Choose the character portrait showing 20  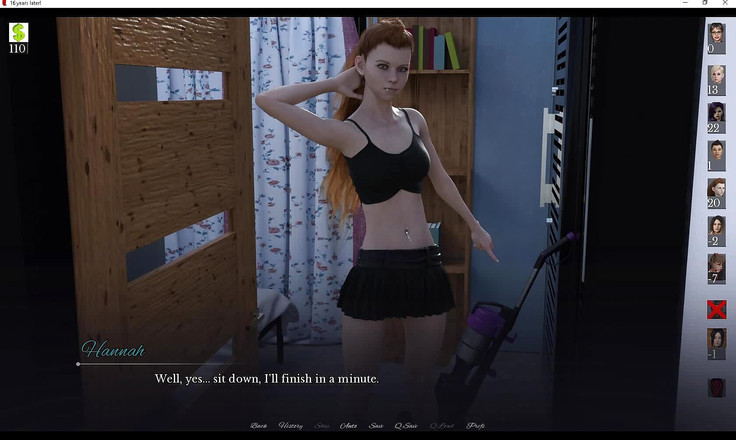click(716, 190)
